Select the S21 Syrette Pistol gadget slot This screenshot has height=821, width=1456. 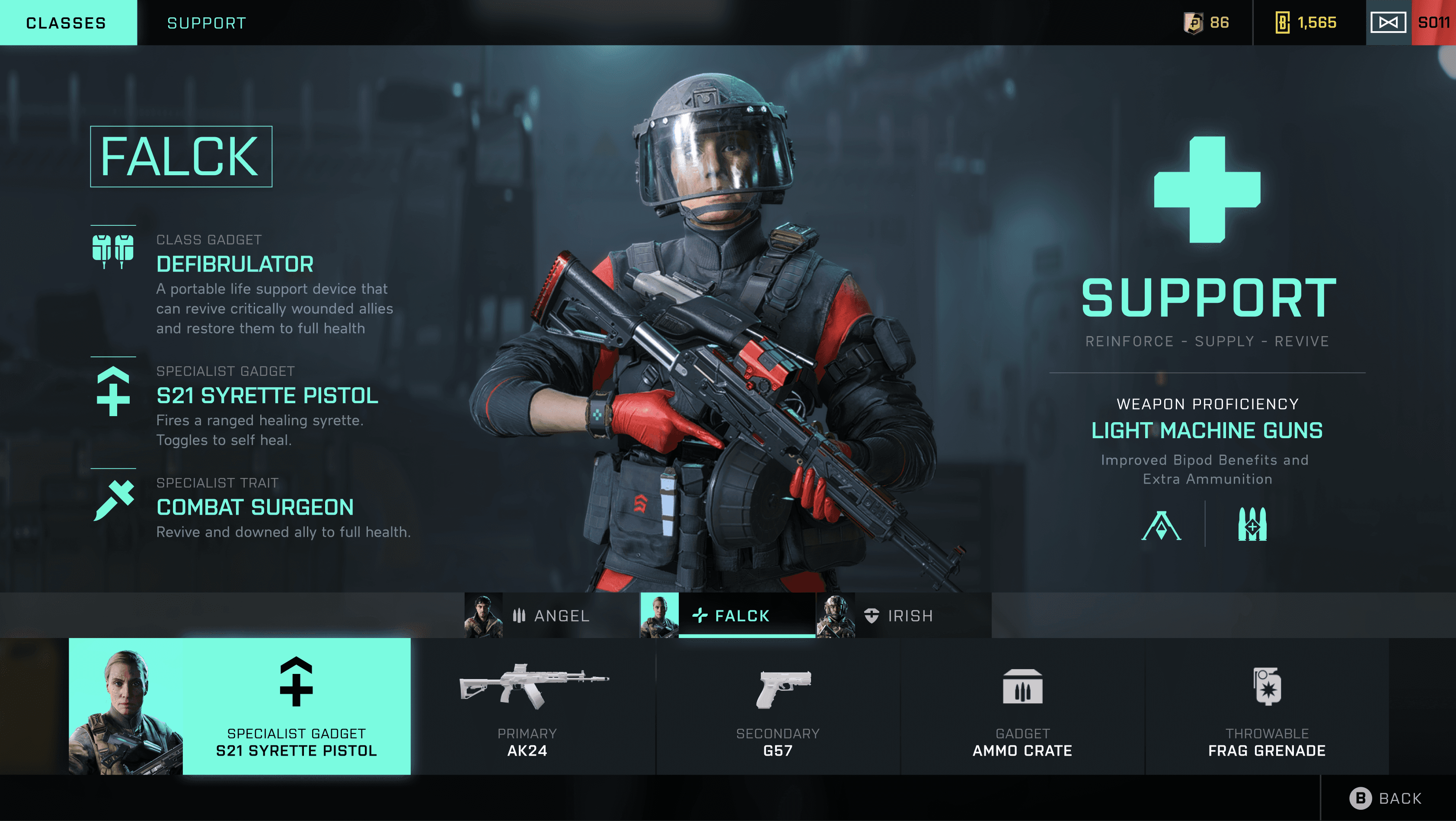(x=296, y=707)
